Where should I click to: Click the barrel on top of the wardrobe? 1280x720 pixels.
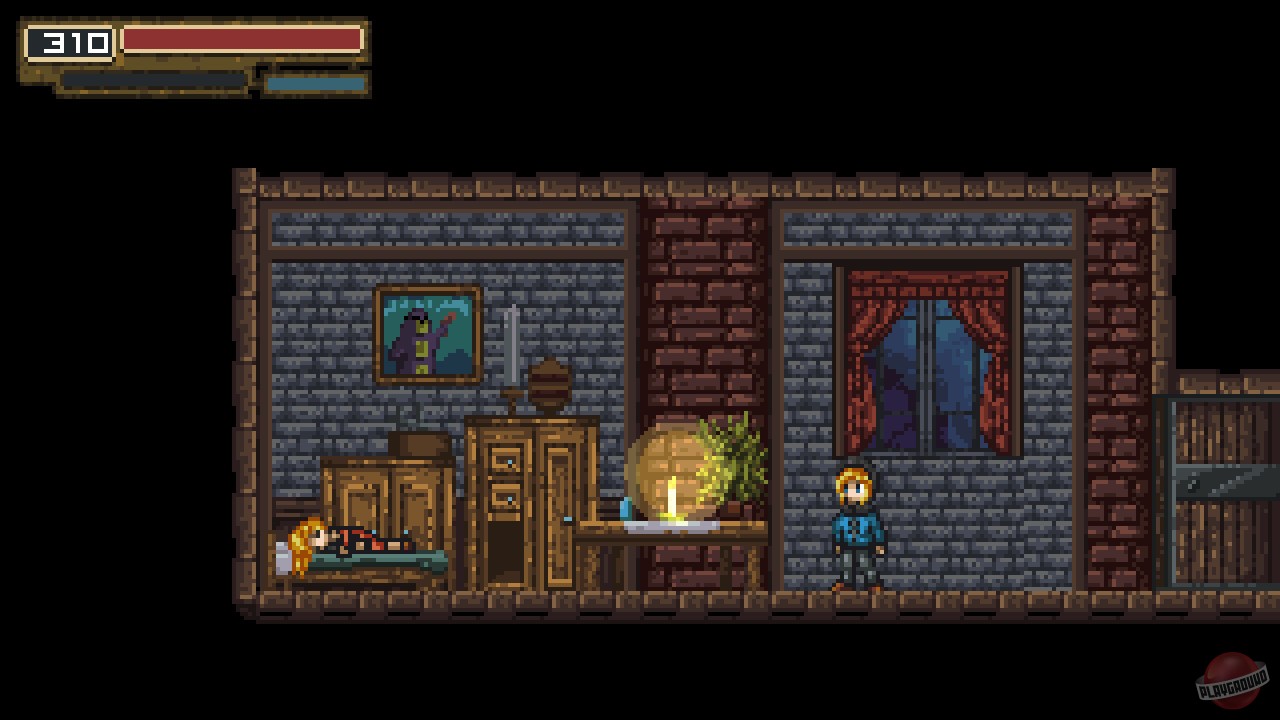(x=549, y=384)
